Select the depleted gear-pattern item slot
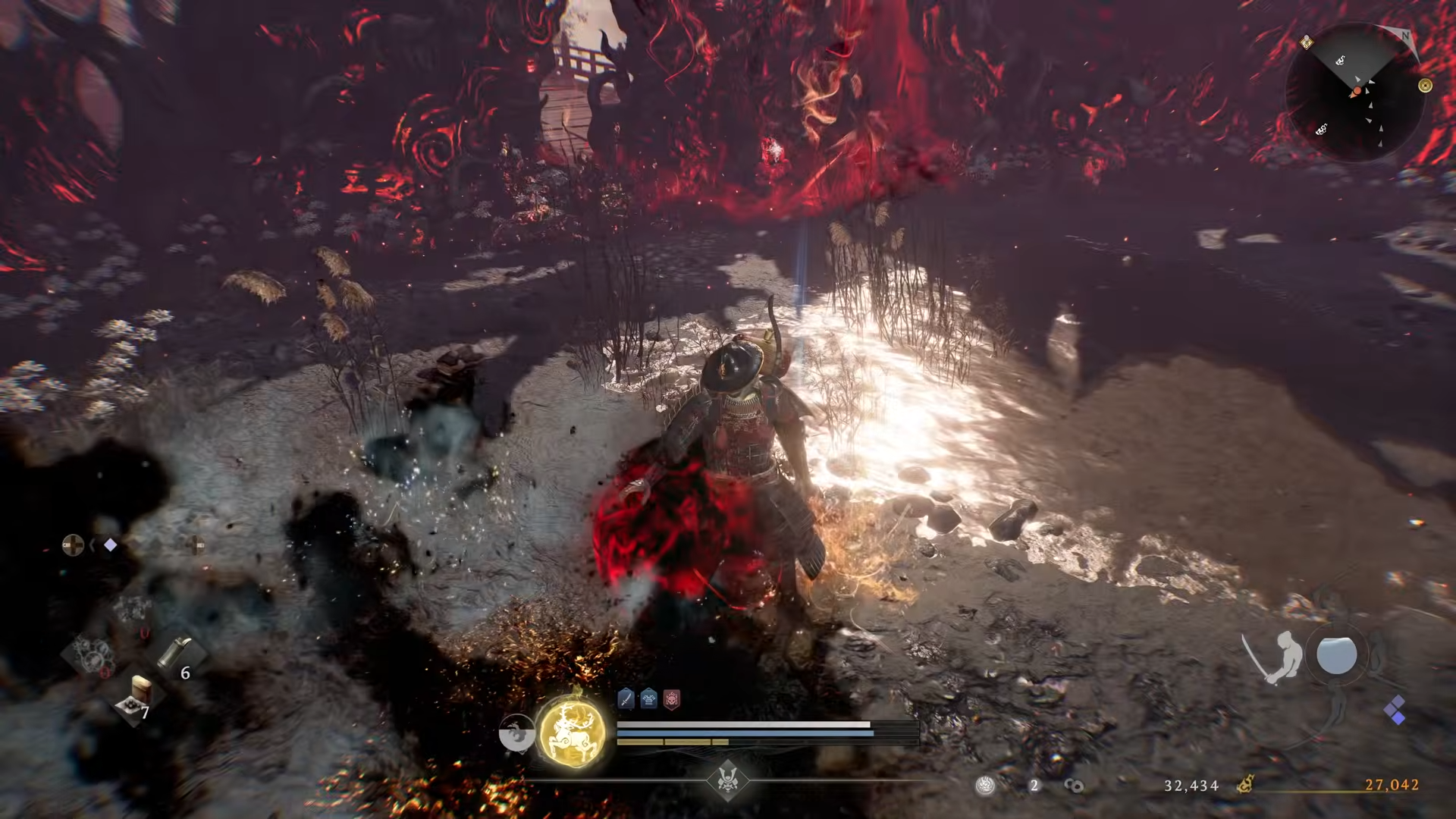This screenshot has height=819, width=1456. coord(91,654)
